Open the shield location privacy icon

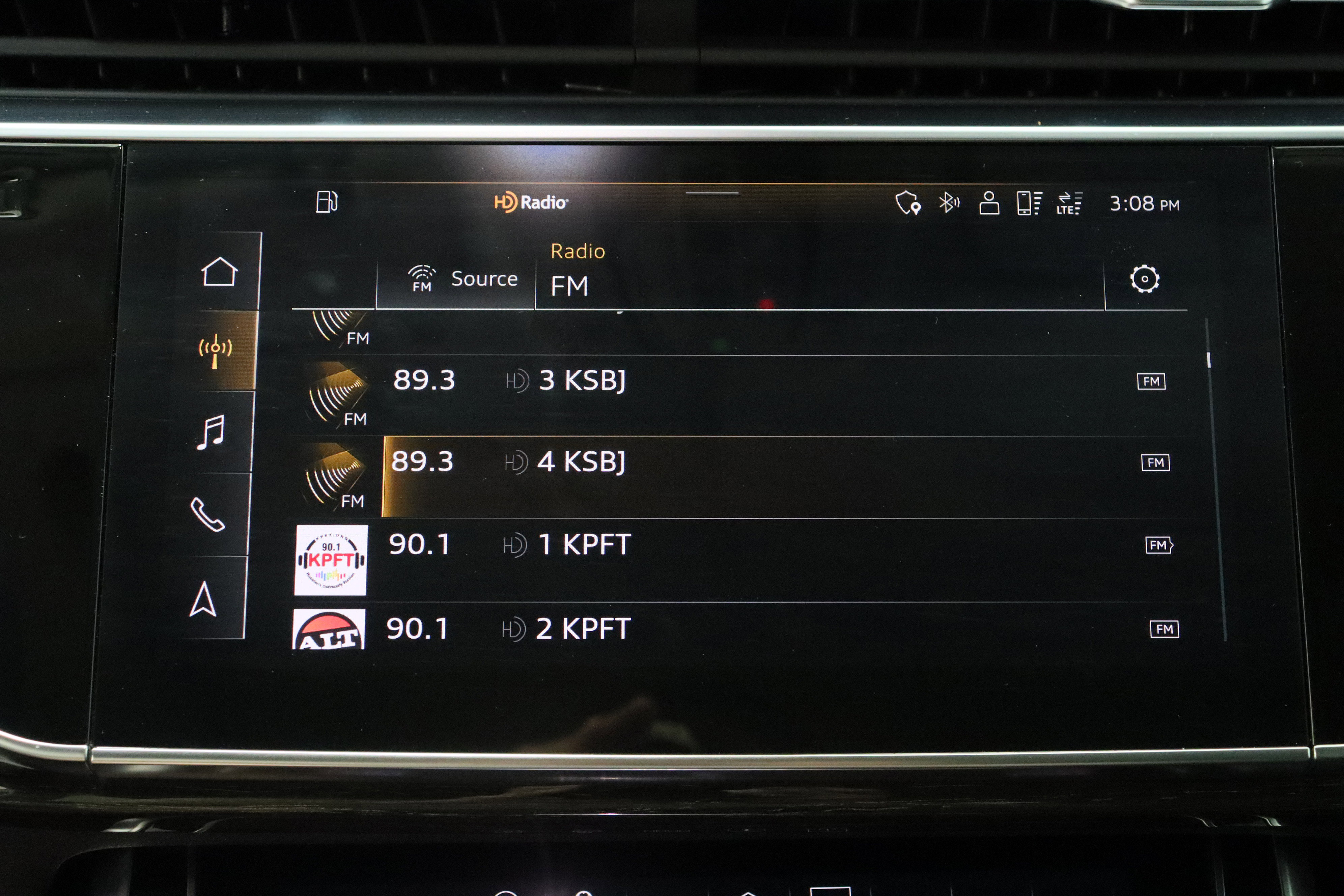tap(907, 203)
